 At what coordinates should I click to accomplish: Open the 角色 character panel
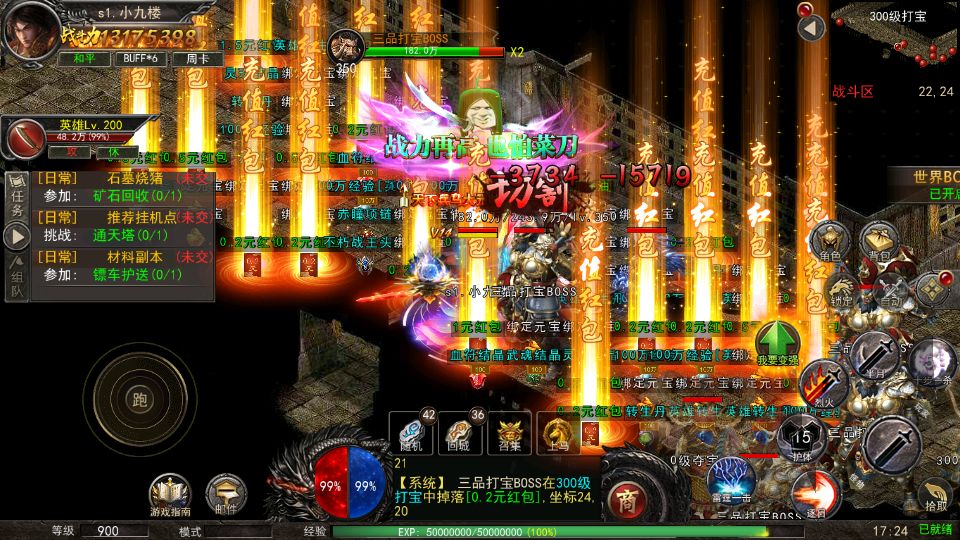coord(832,243)
